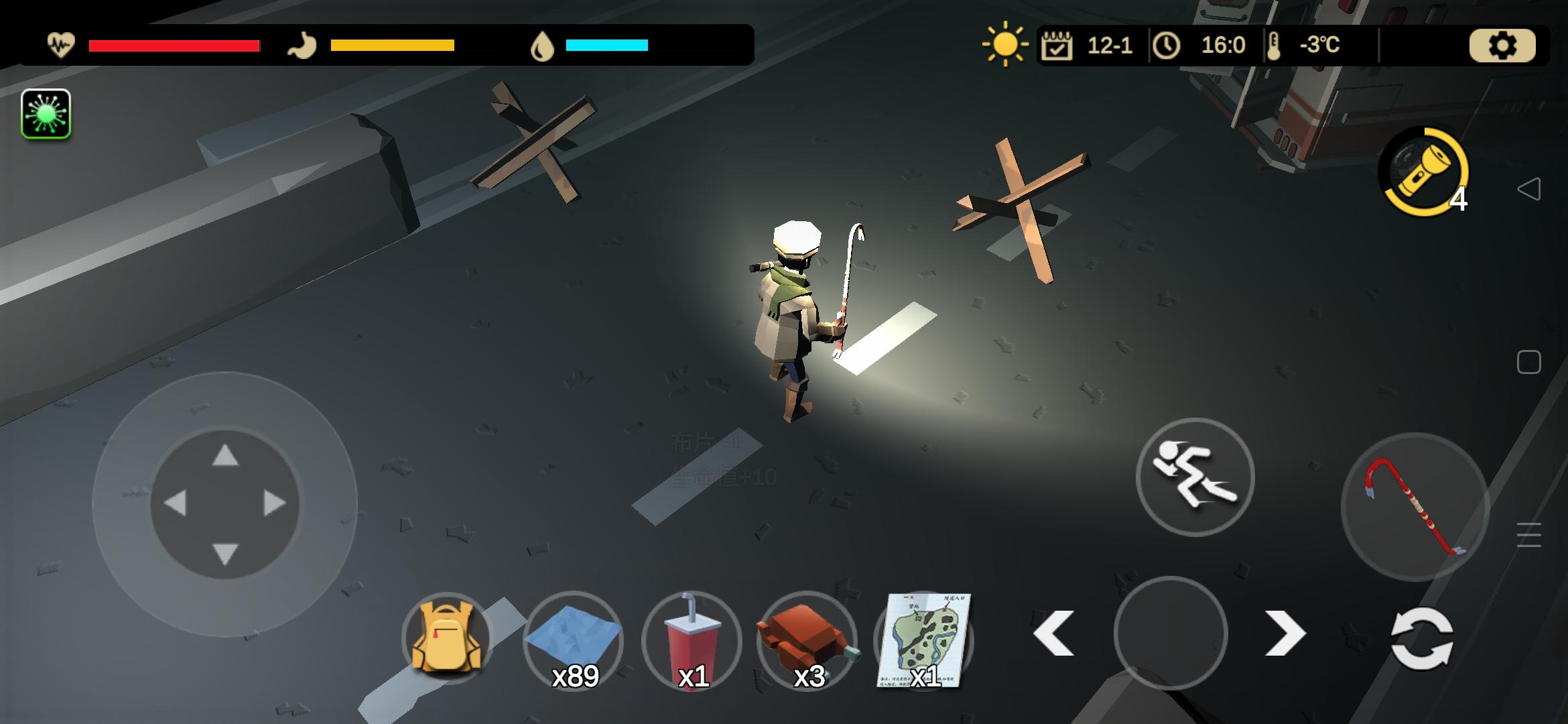
Task: Tap the Android home square button
Action: tap(1528, 363)
